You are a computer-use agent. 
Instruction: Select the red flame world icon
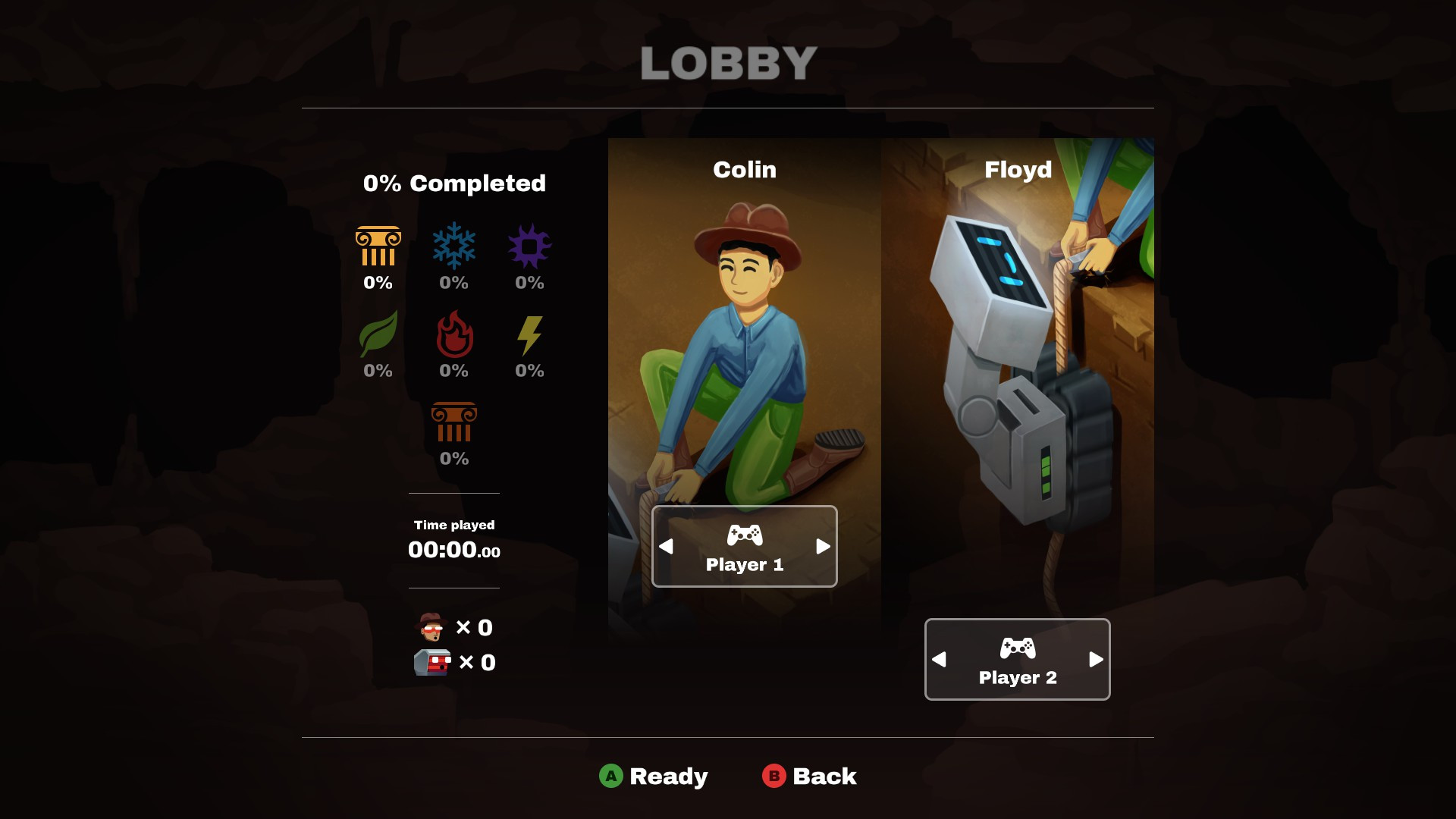(454, 334)
